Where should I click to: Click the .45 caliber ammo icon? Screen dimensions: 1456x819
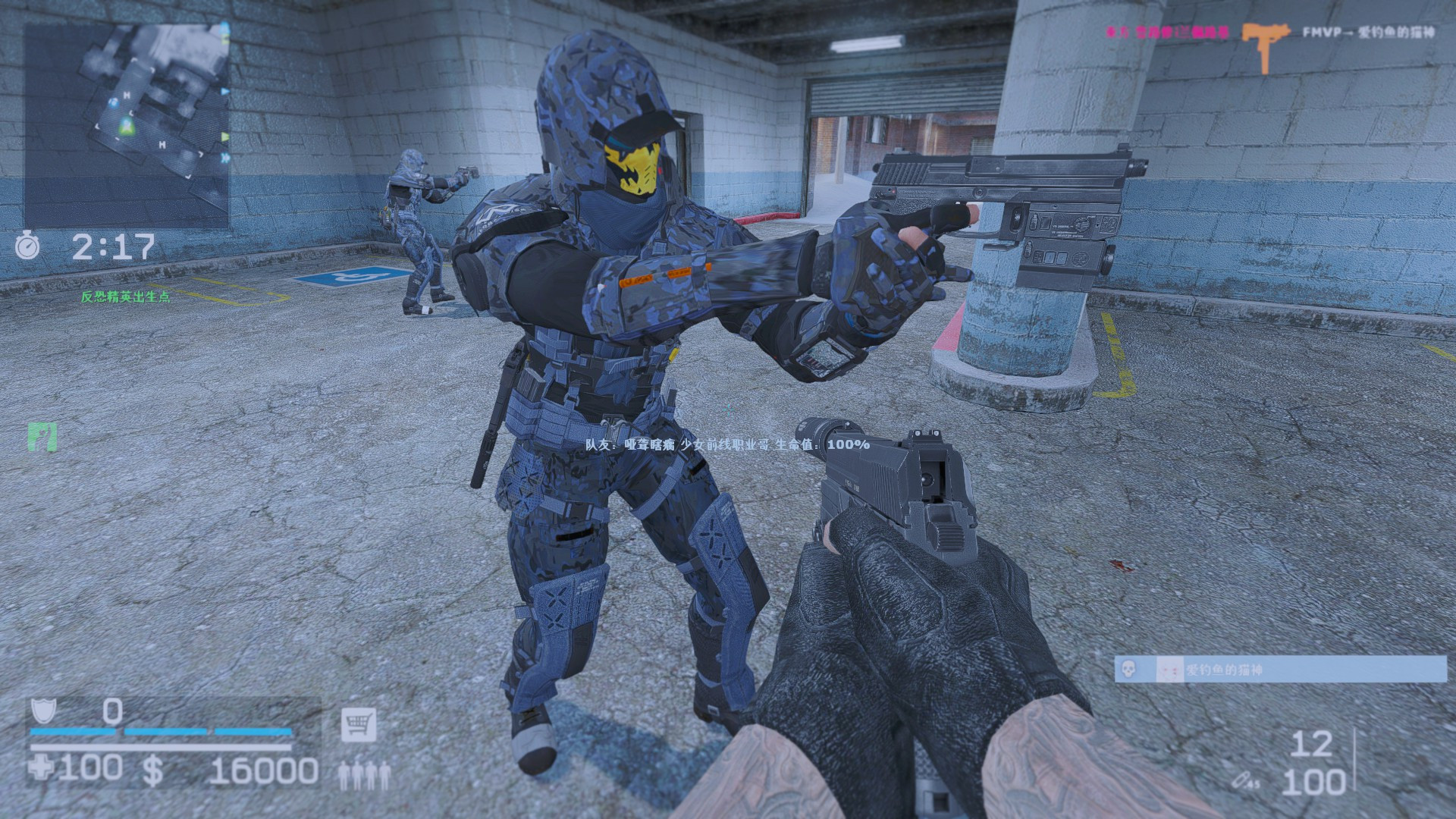tap(1244, 780)
